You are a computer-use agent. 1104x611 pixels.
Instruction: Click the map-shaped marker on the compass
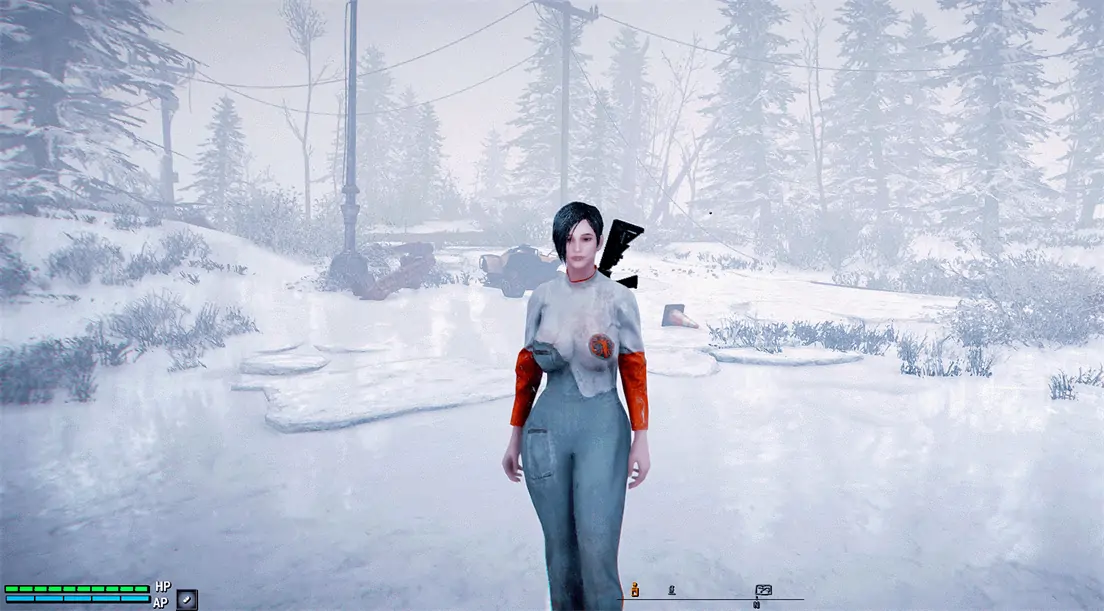[764, 590]
